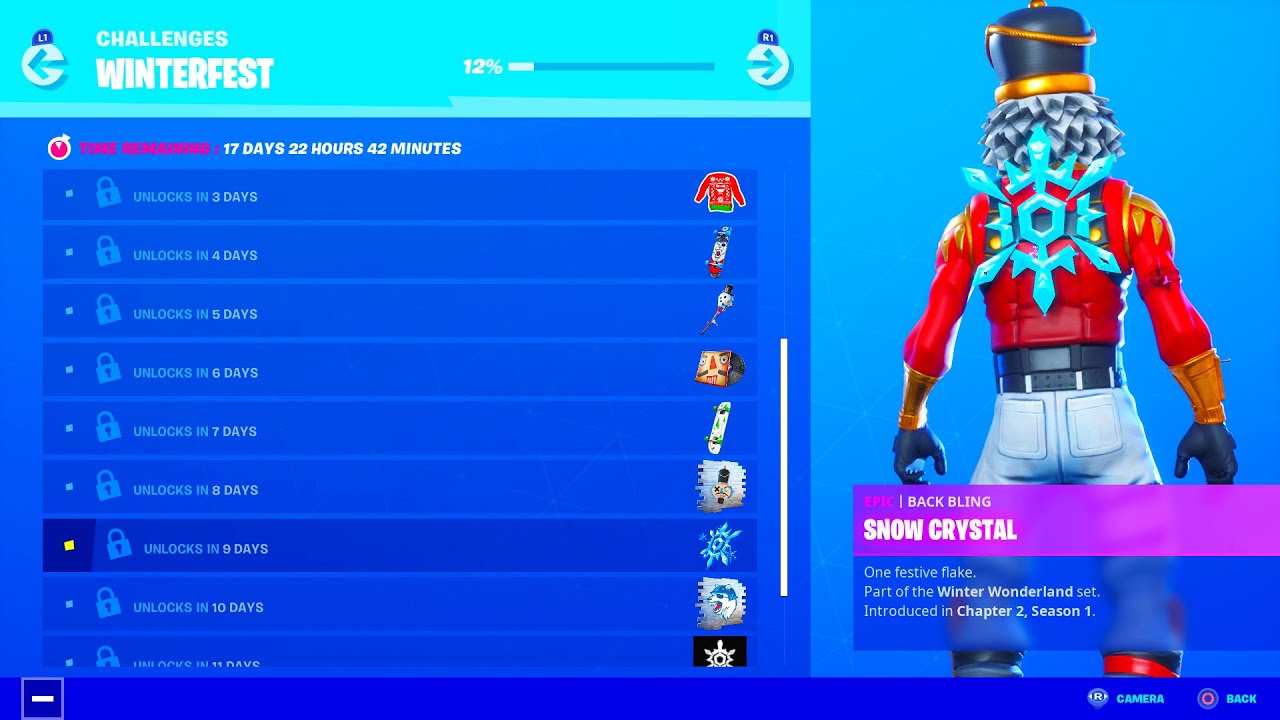Click the challenge list scrollbar
The width and height of the screenshot is (1280, 720).
pyautogui.click(x=784, y=467)
